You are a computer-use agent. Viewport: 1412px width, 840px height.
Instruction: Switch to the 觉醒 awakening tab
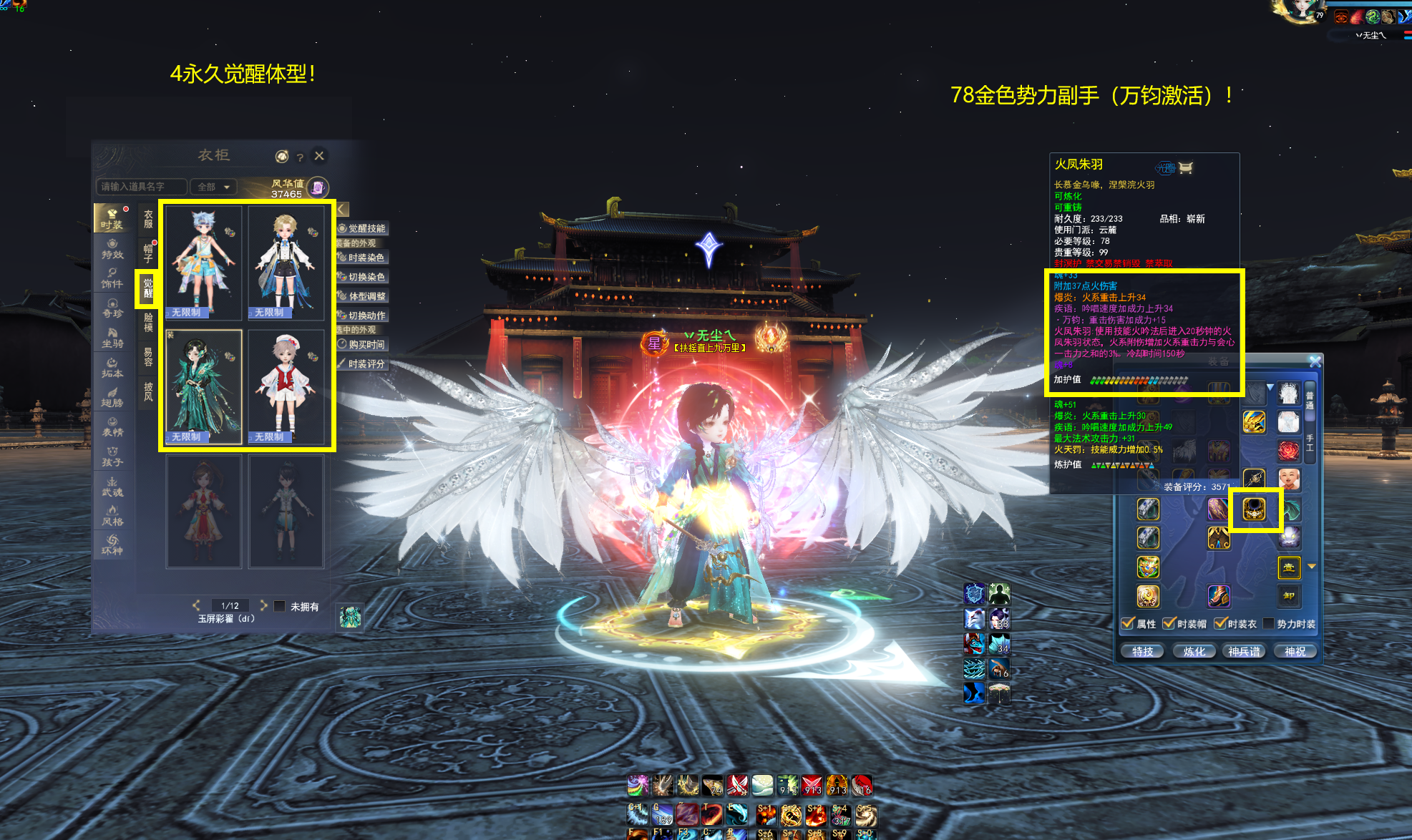tap(147, 287)
